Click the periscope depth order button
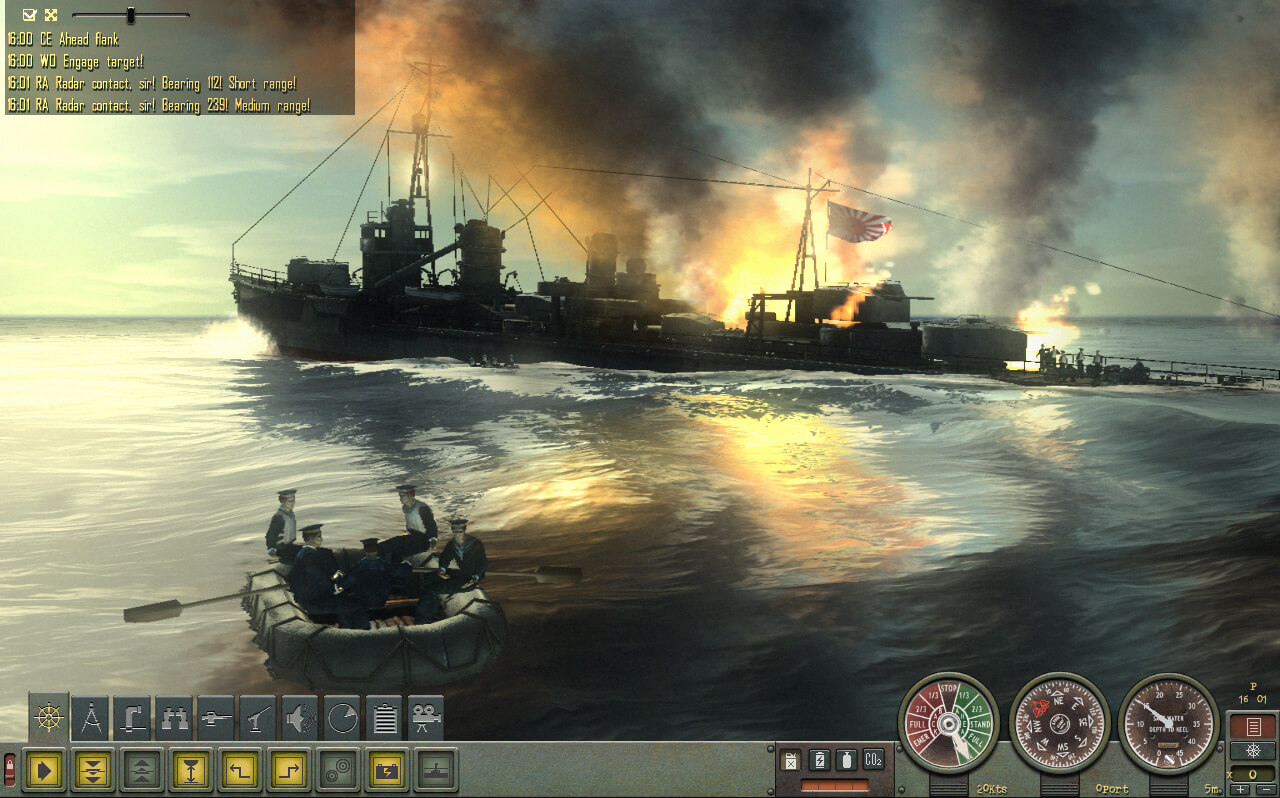 [190, 770]
